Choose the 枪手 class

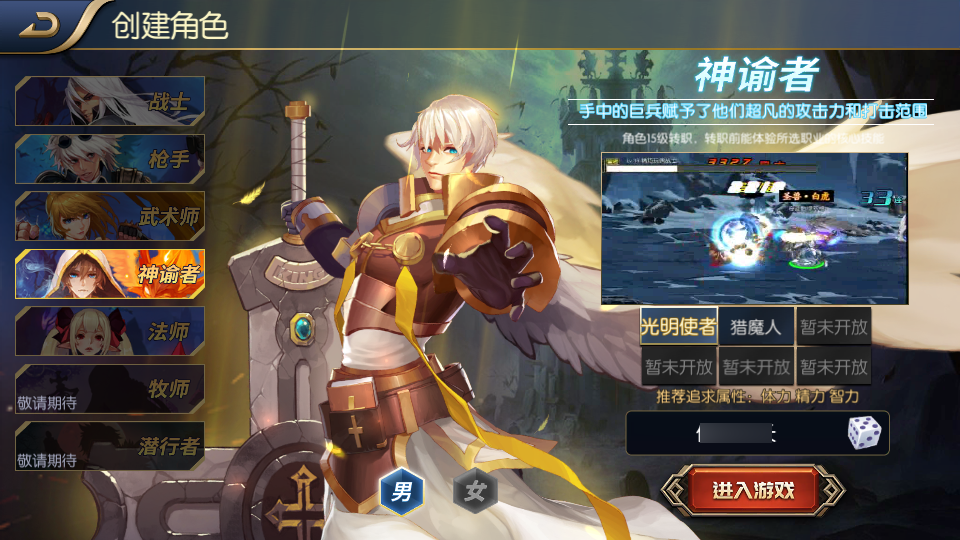pos(110,159)
